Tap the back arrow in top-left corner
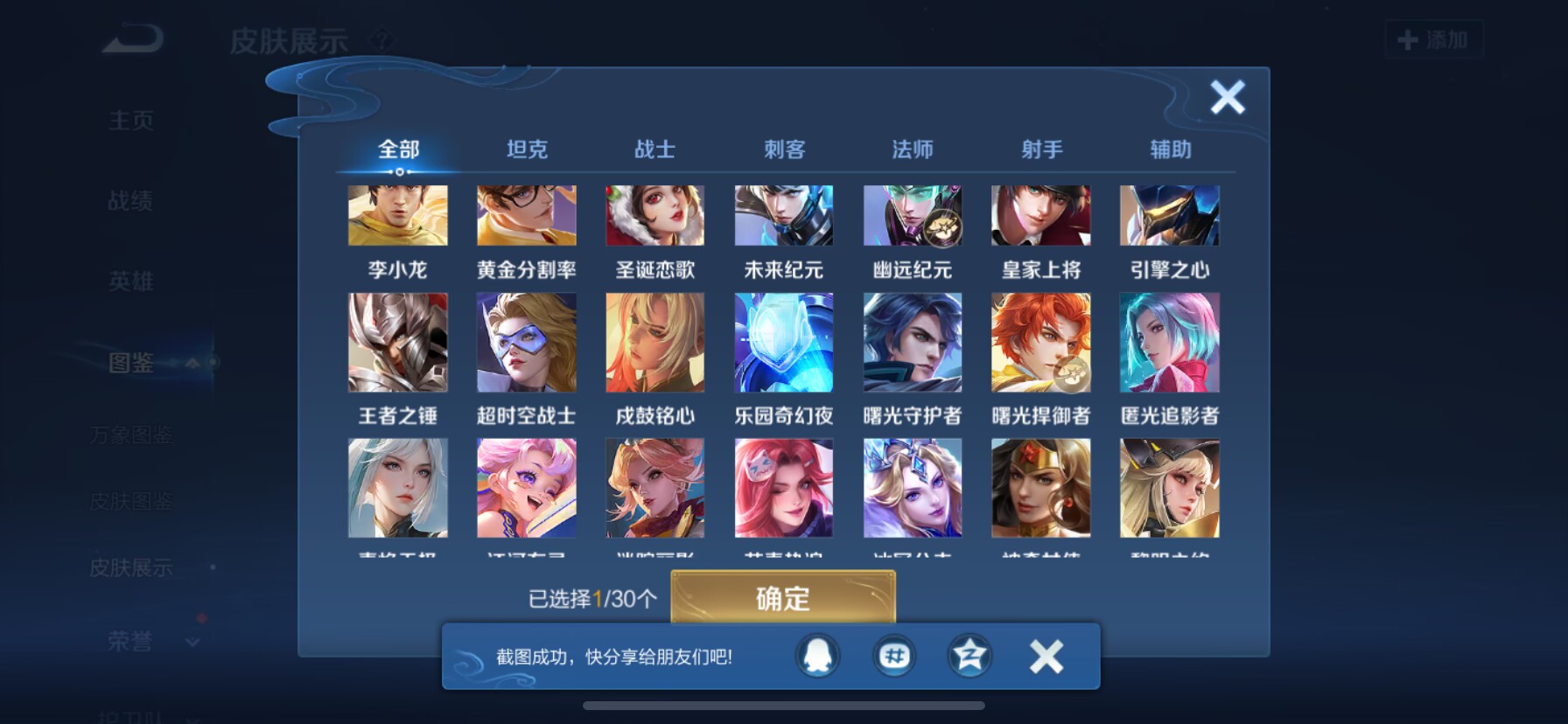Screen dimensions: 1568x724 pyautogui.click(x=133, y=39)
